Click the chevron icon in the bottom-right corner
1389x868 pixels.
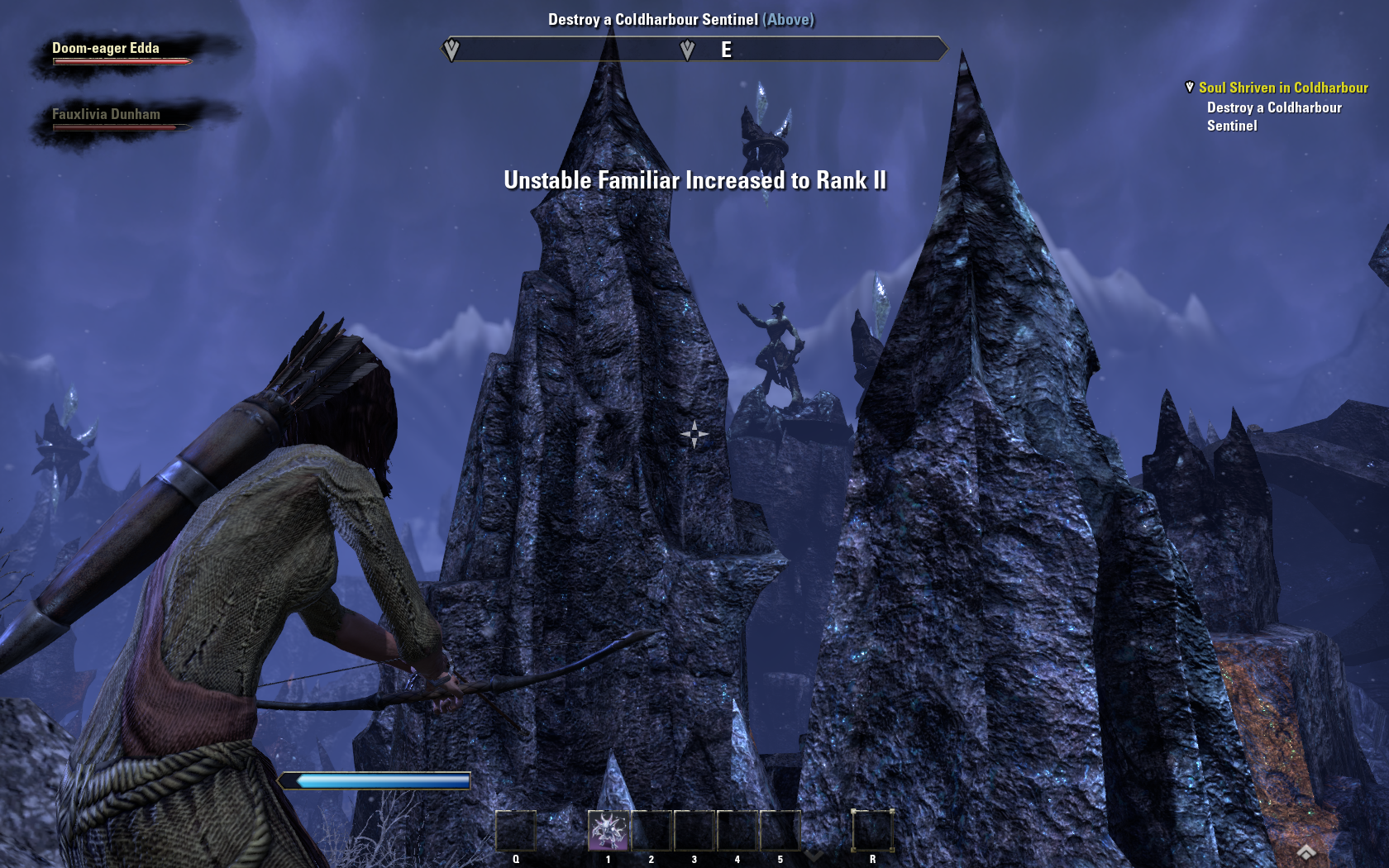click(1306, 852)
